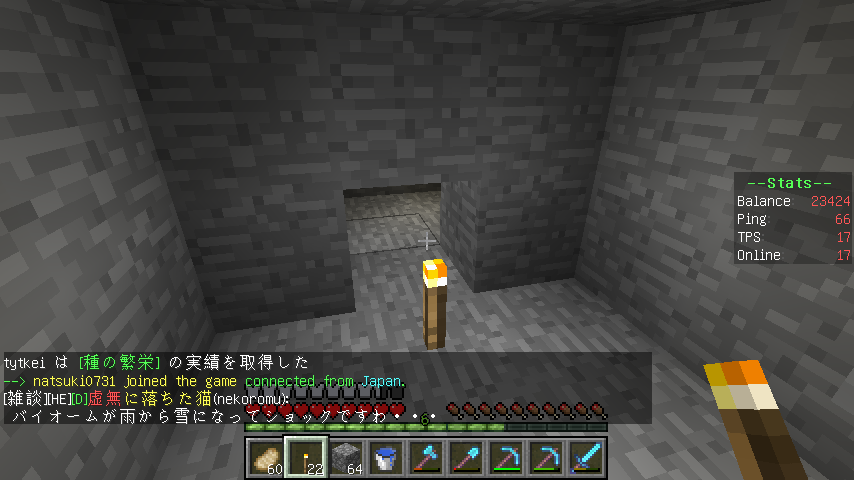Select the bread stack in the hotbar

point(266,457)
